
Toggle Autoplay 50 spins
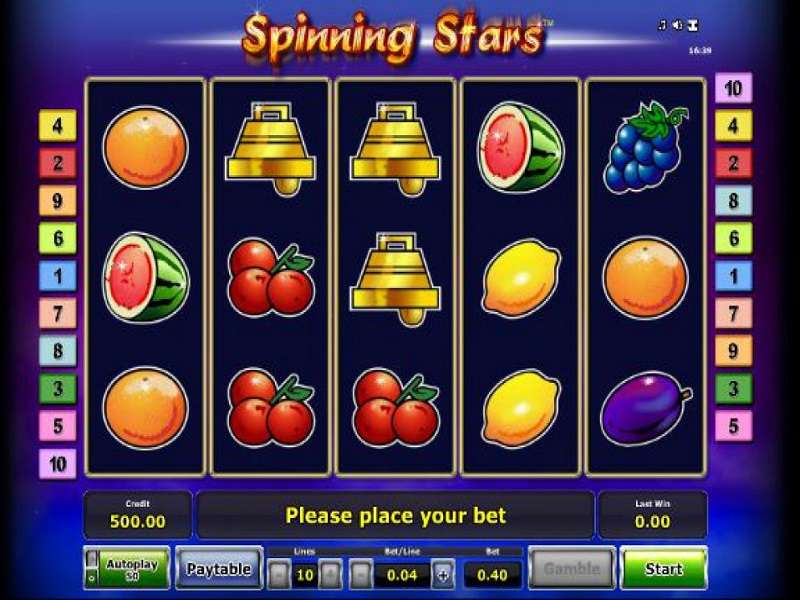click(x=126, y=568)
